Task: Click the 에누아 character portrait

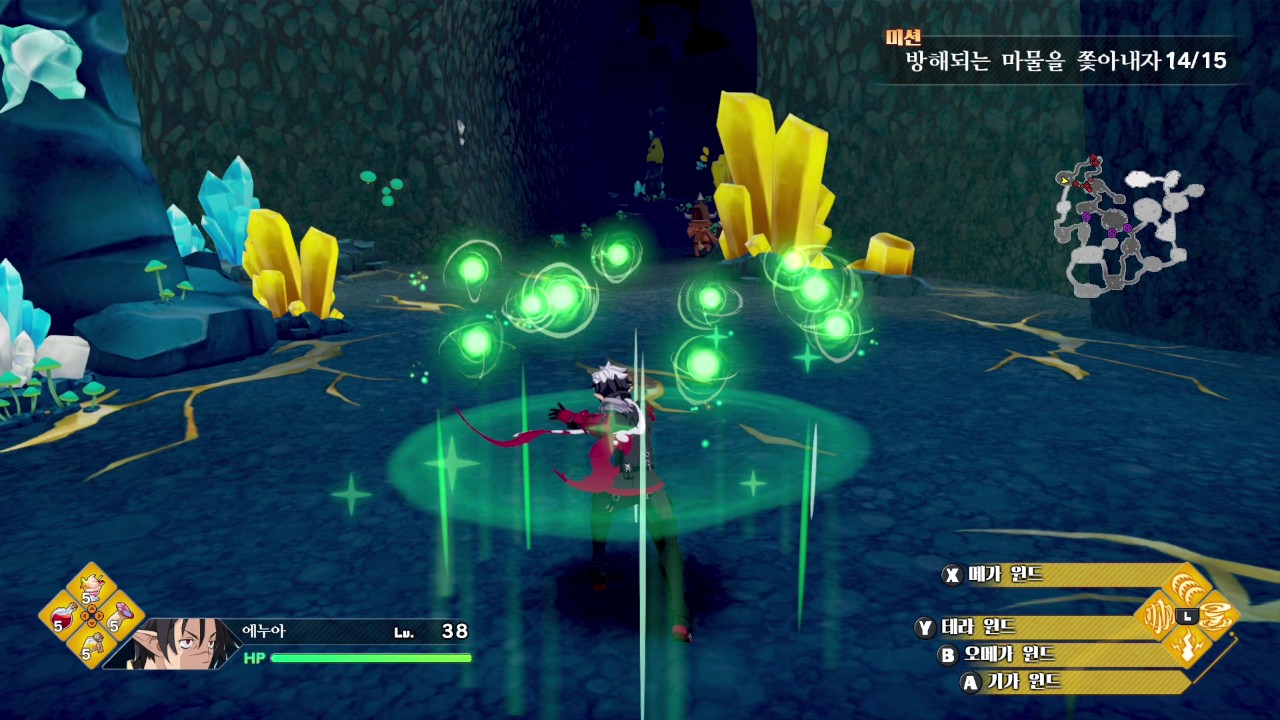Action: 175,642
